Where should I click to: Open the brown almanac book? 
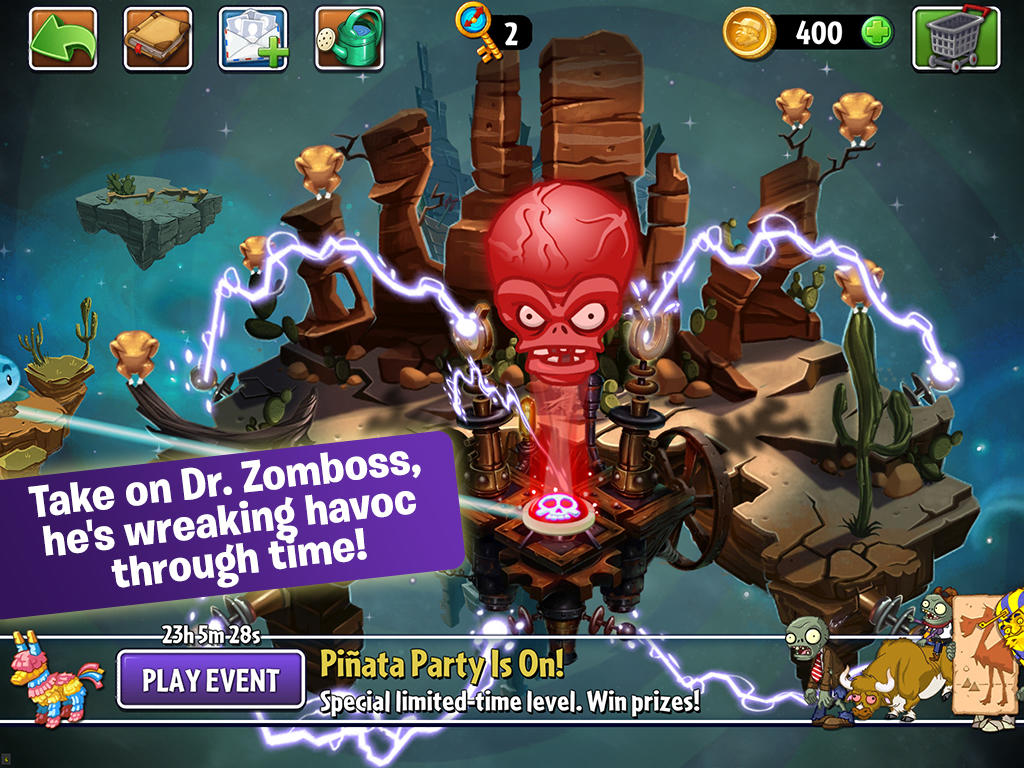tap(158, 38)
